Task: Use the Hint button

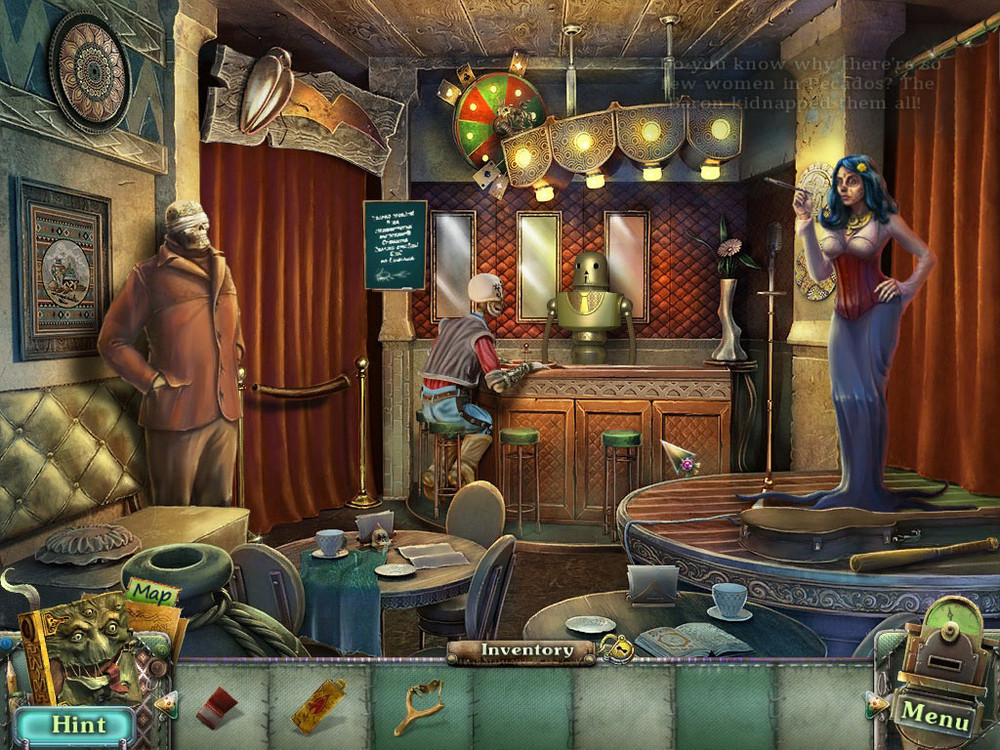Action: pyautogui.click(x=76, y=722)
